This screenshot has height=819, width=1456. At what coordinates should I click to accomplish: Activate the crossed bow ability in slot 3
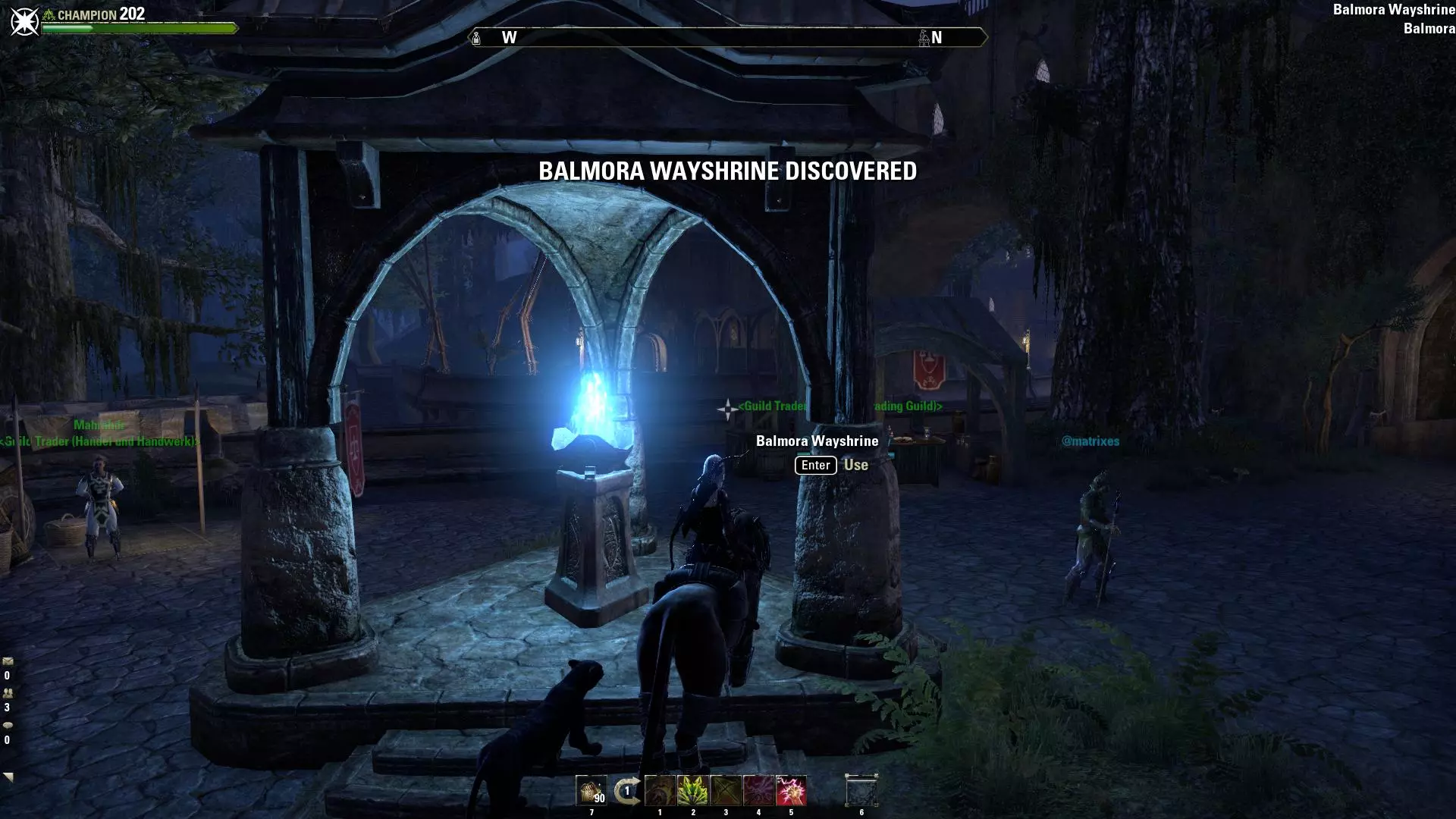[x=726, y=791]
